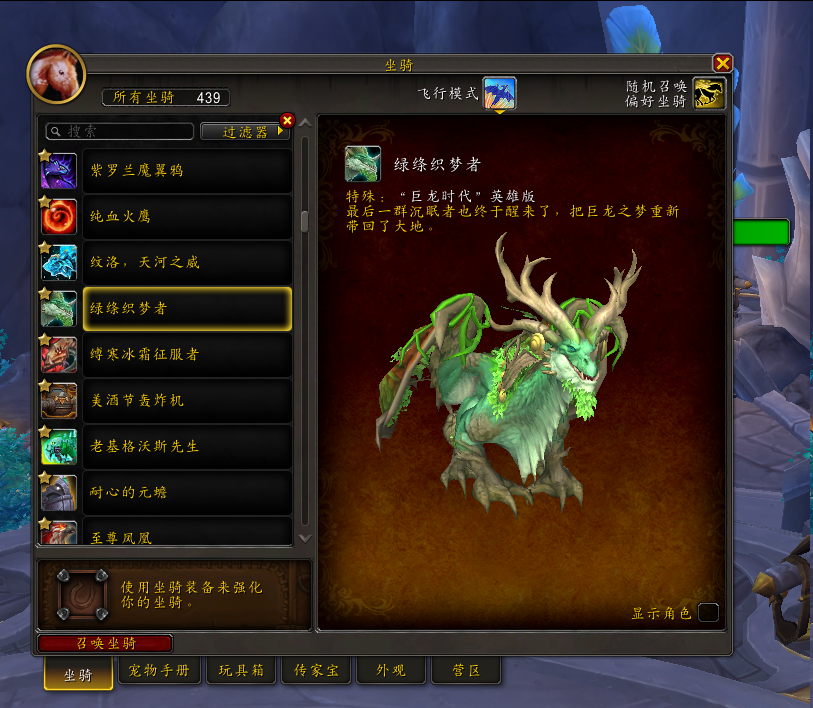Select the 纯血火鹰 mount row
Screen dimensions: 813x708
[187, 216]
